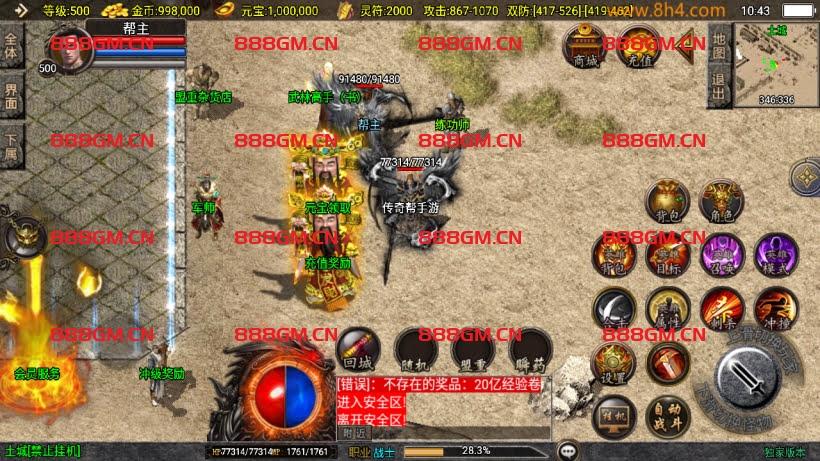Open the 角色 character sheet
820x461 pixels.
click(720, 202)
